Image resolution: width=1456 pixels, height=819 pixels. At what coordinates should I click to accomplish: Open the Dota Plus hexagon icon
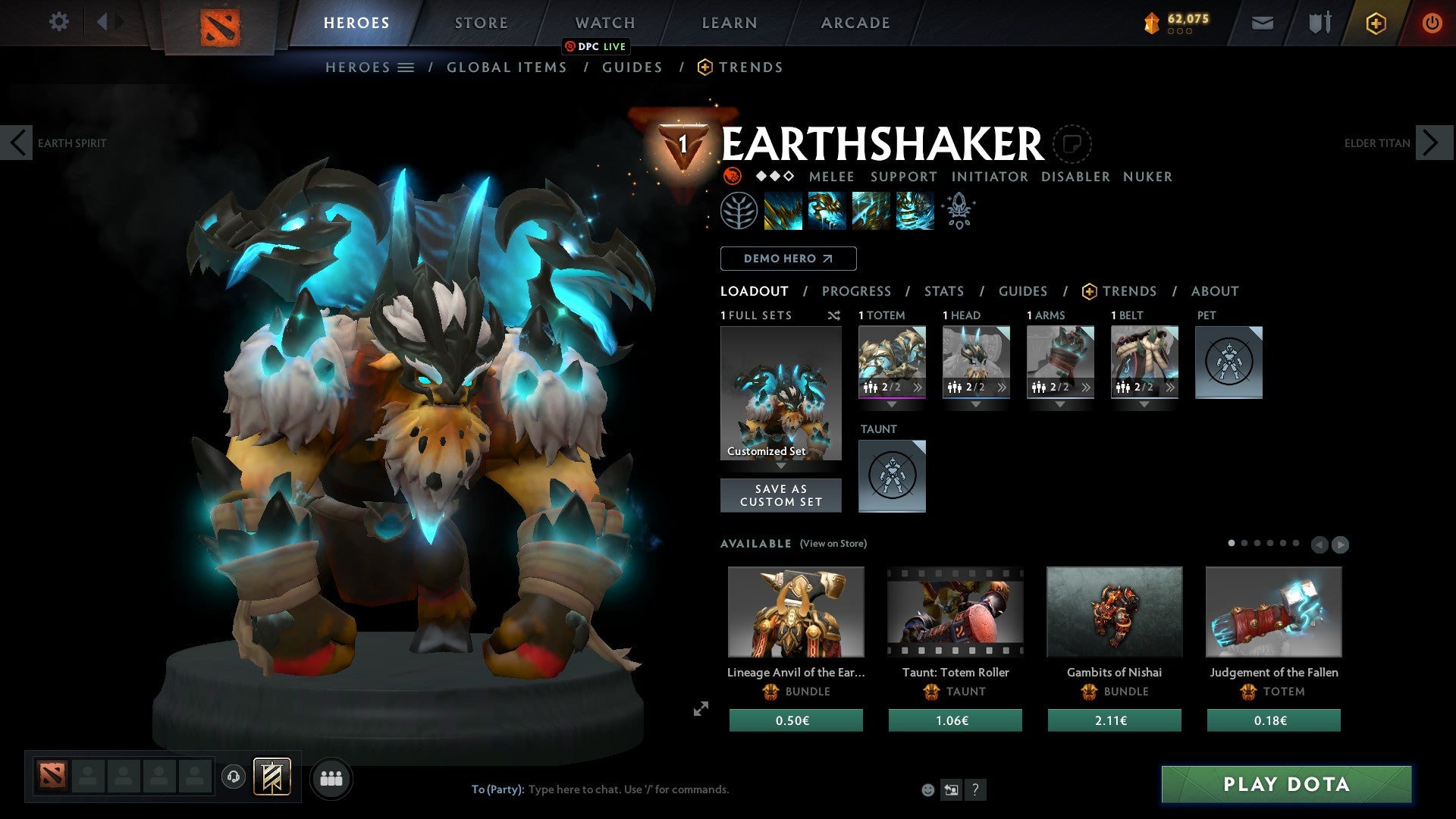(x=1376, y=23)
